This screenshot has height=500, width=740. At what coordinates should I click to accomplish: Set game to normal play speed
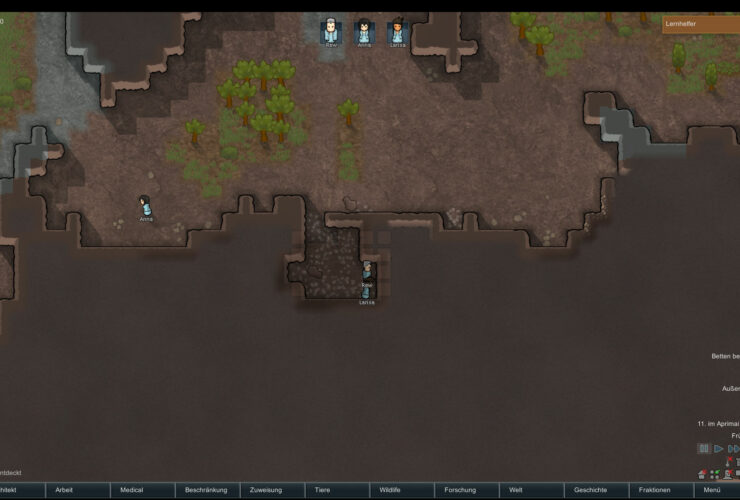(718, 449)
